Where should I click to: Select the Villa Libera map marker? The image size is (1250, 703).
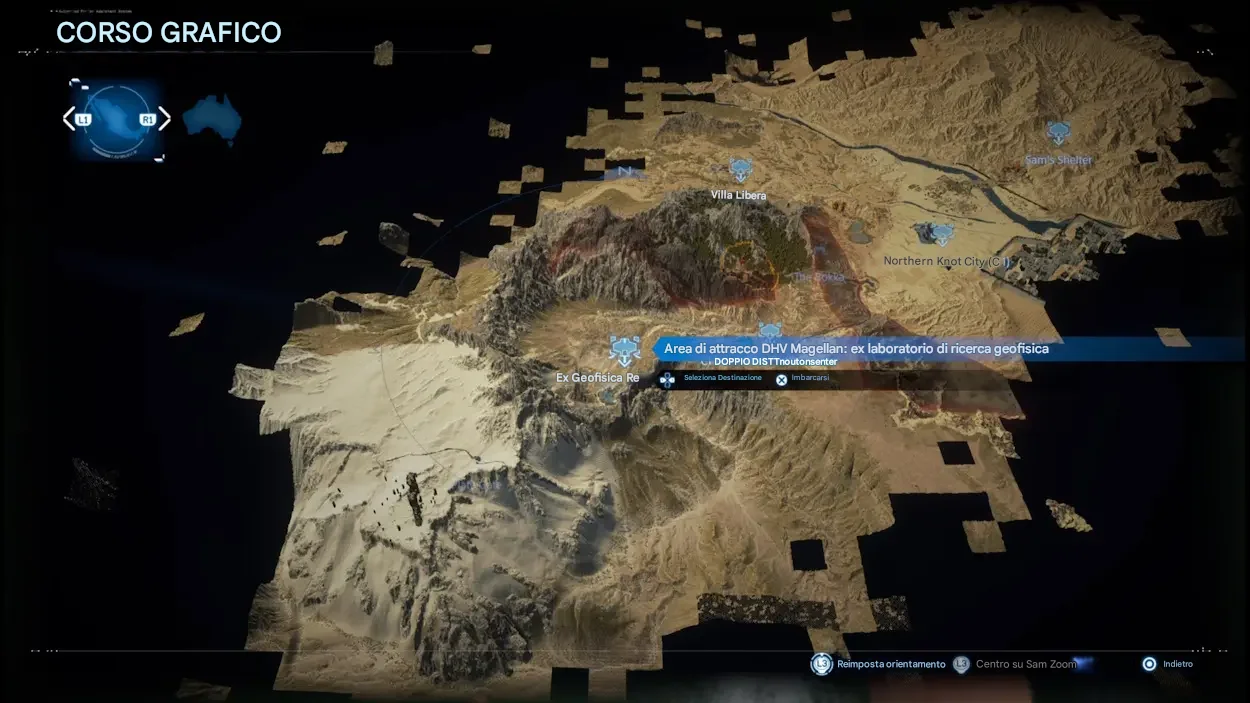(740, 171)
